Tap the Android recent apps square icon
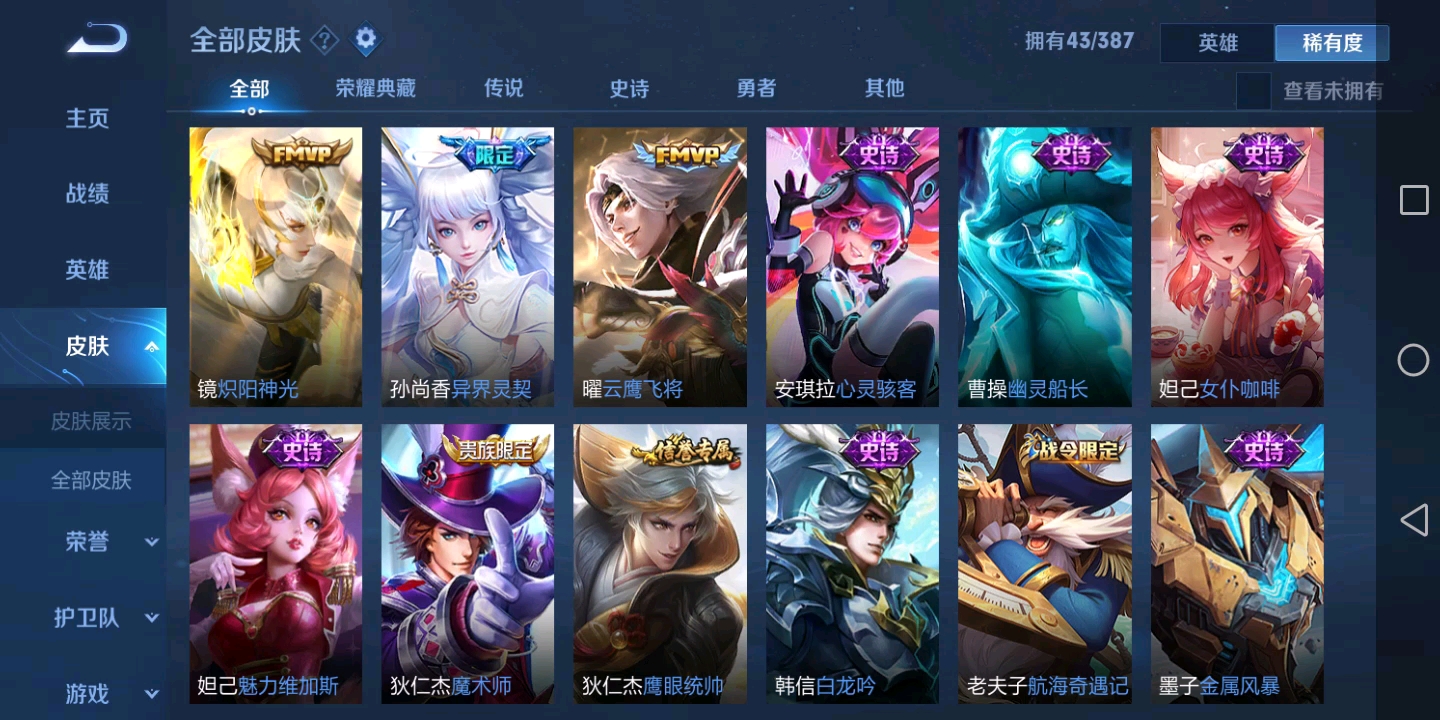1440x720 pixels. [1414, 200]
